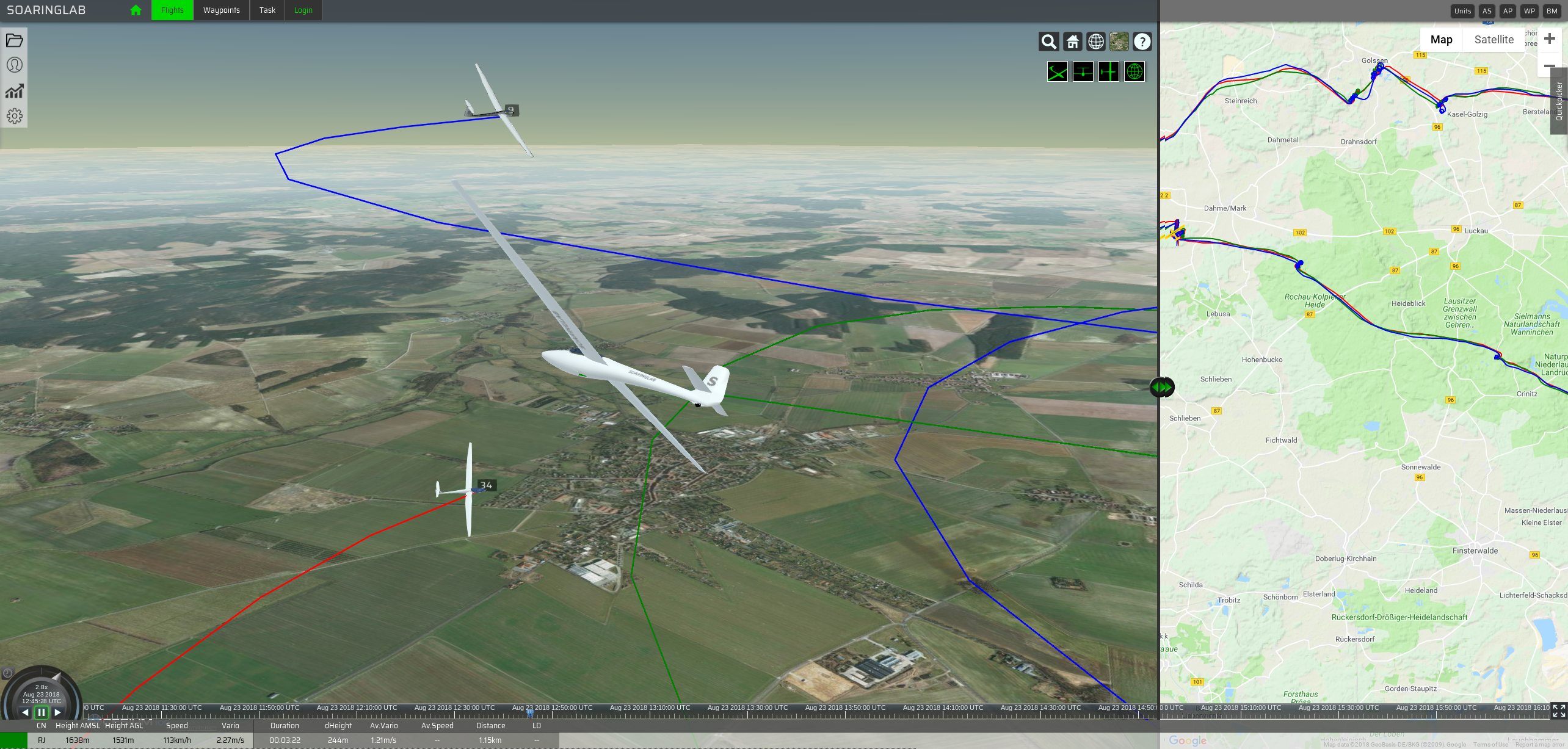Choose the green globe camera view
The height and width of the screenshot is (749, 1568).
coord(1134,72)
